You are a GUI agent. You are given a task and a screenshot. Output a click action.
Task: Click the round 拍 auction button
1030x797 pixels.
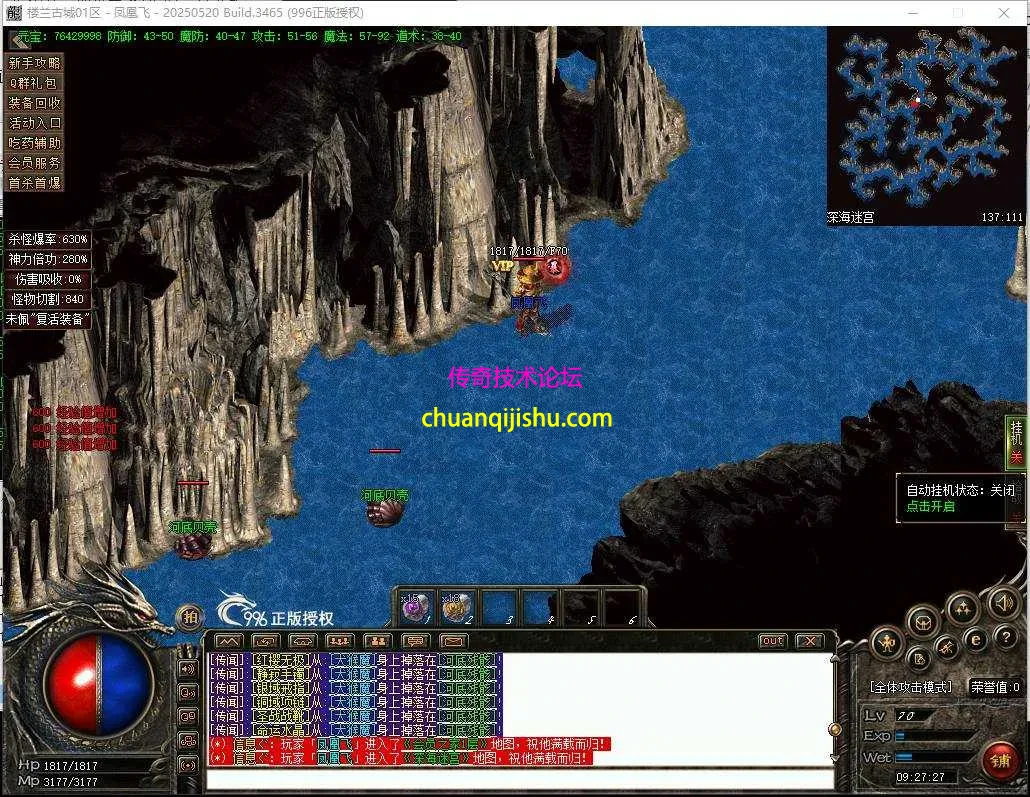[189, 618]
